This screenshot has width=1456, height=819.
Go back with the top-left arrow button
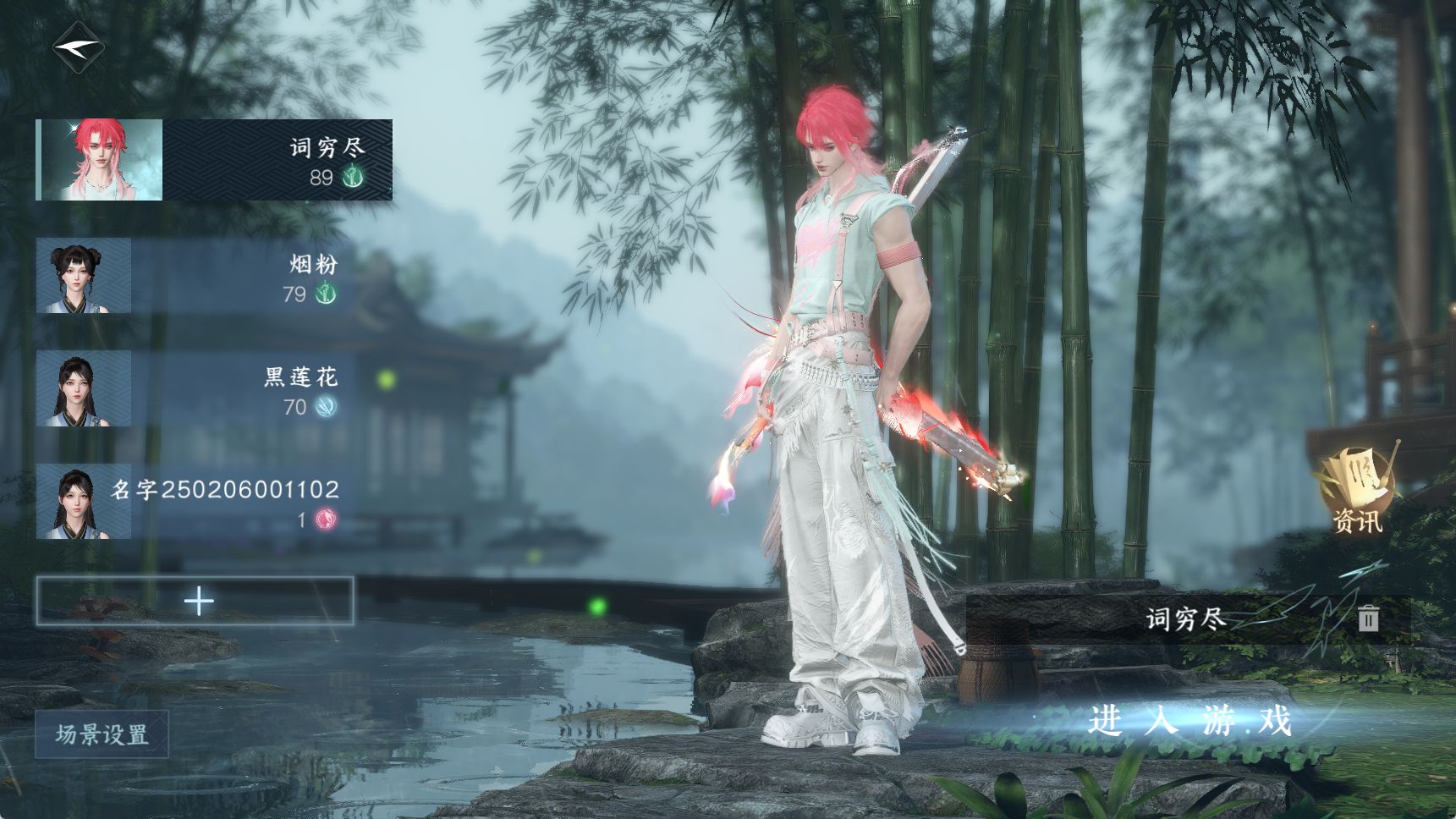click(78, 47)
